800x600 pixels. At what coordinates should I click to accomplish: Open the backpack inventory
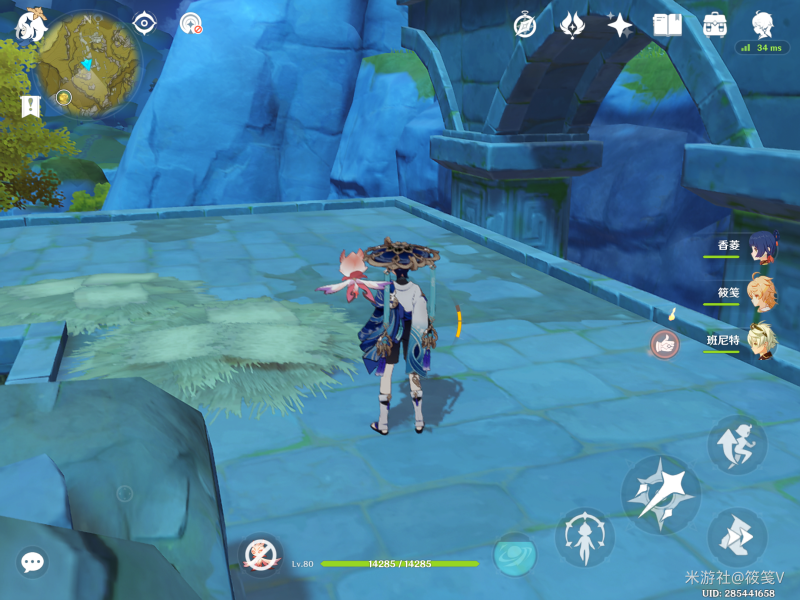click(x=715, y=25)
